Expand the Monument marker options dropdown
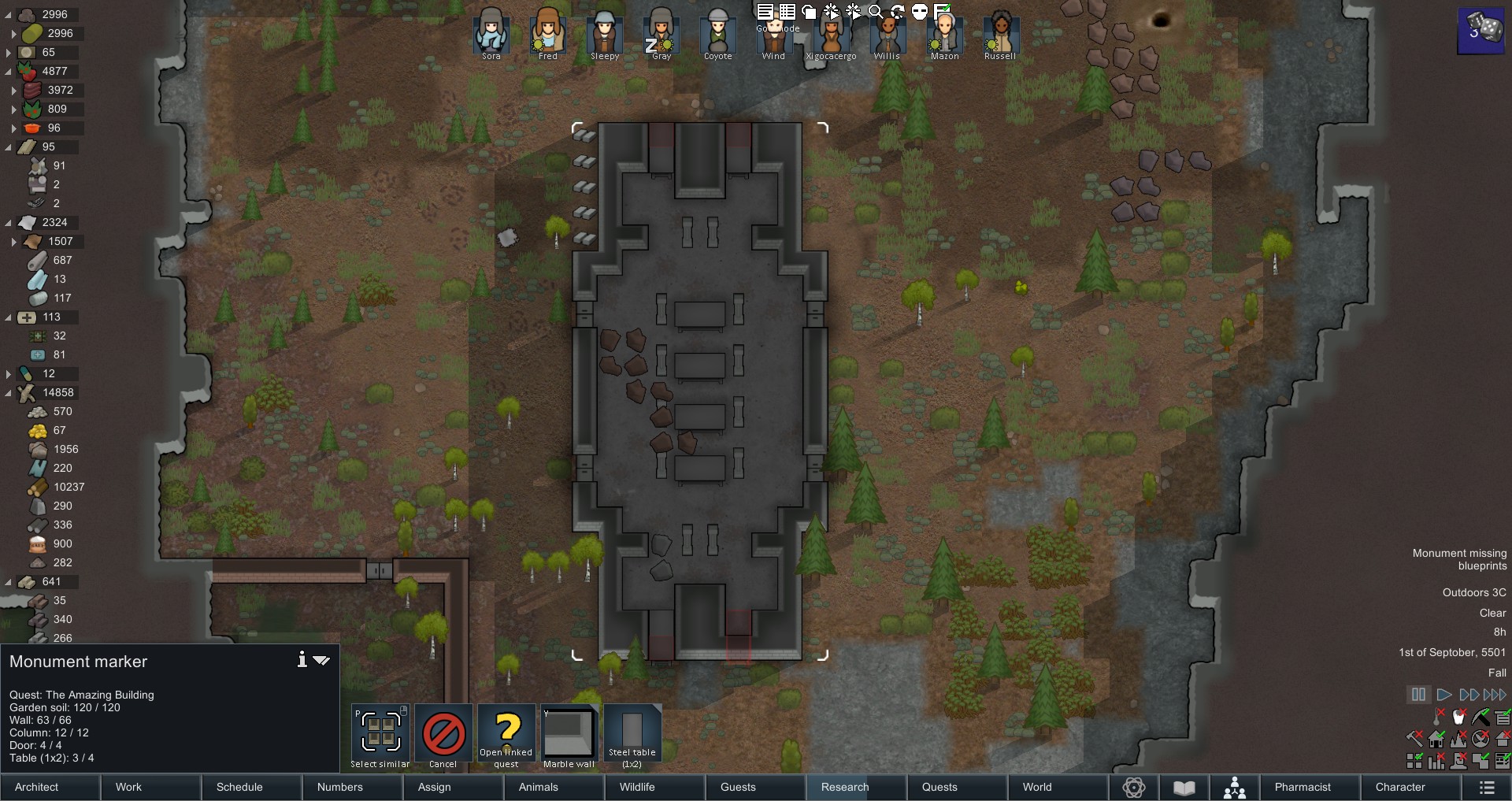1512x801 pixels. [321, 662]
